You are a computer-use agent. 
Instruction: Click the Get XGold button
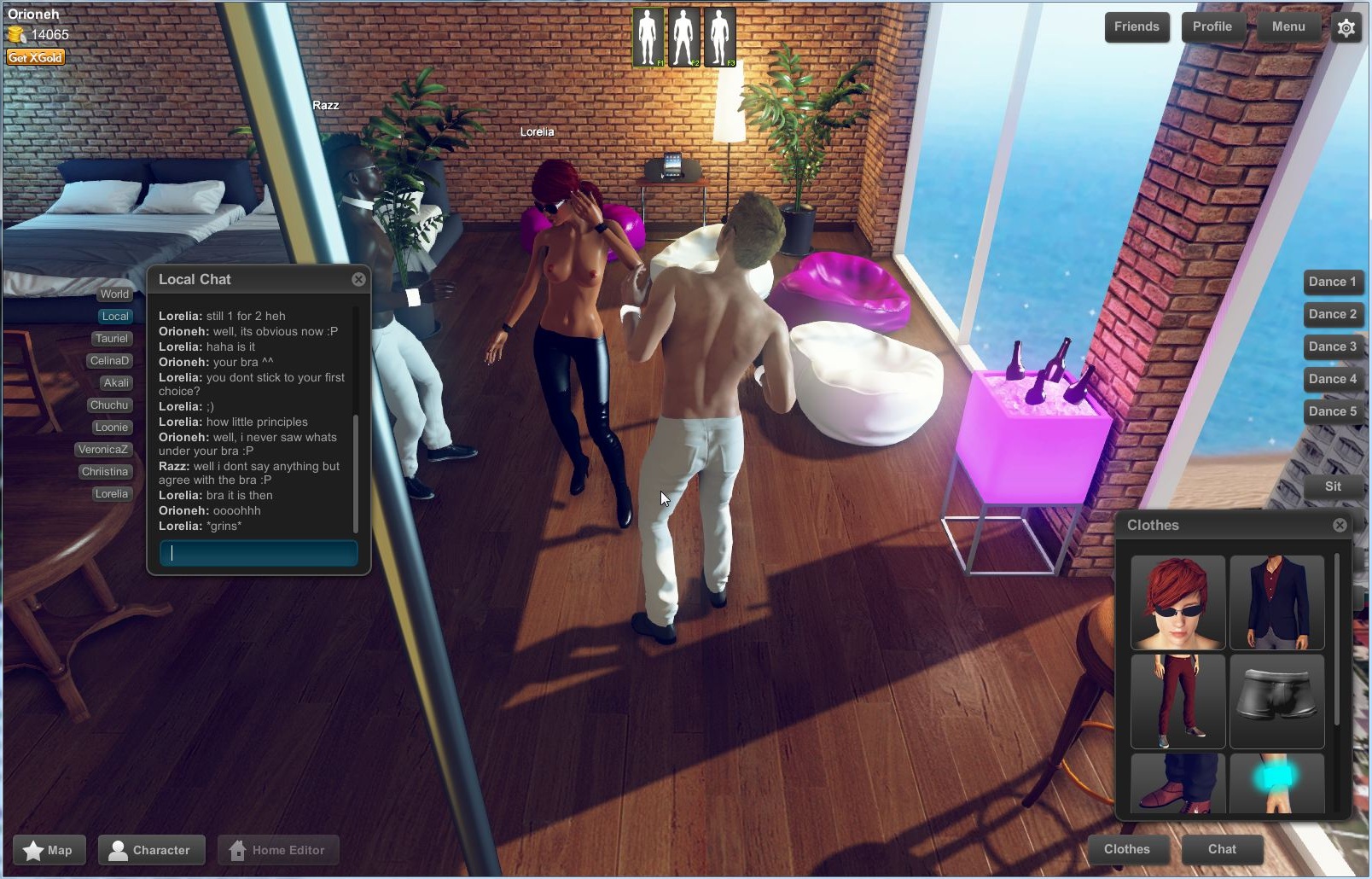pos(34,56)
